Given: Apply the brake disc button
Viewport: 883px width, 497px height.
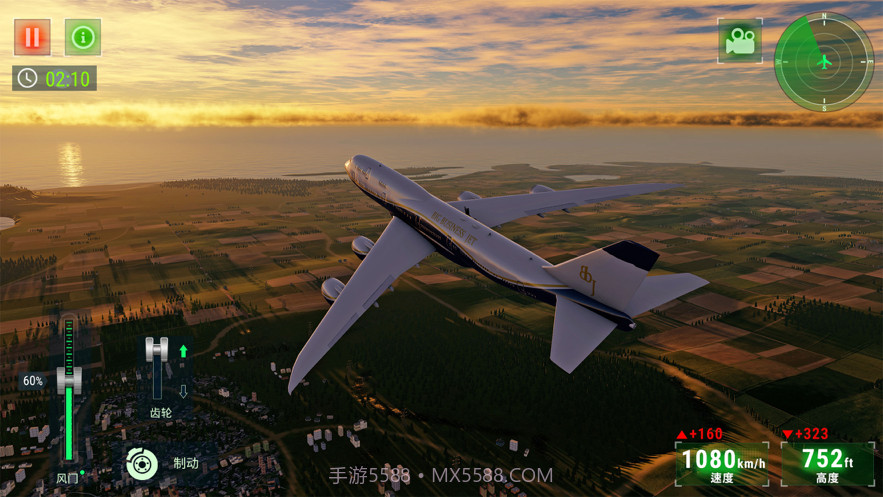Looking at the screenshot, I should tap(142, 463).
